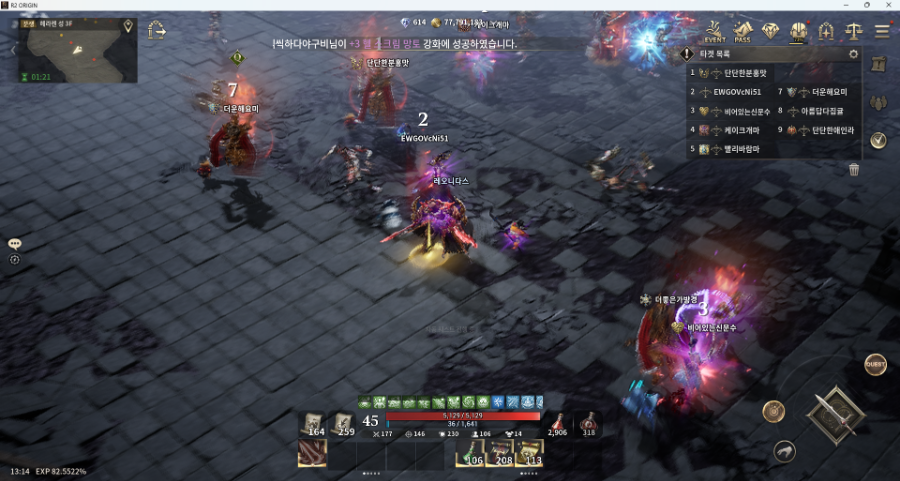This screenshot has width=900, height=481.
Task: Open the hamburger main menu
Action: [x=882, y=31]
